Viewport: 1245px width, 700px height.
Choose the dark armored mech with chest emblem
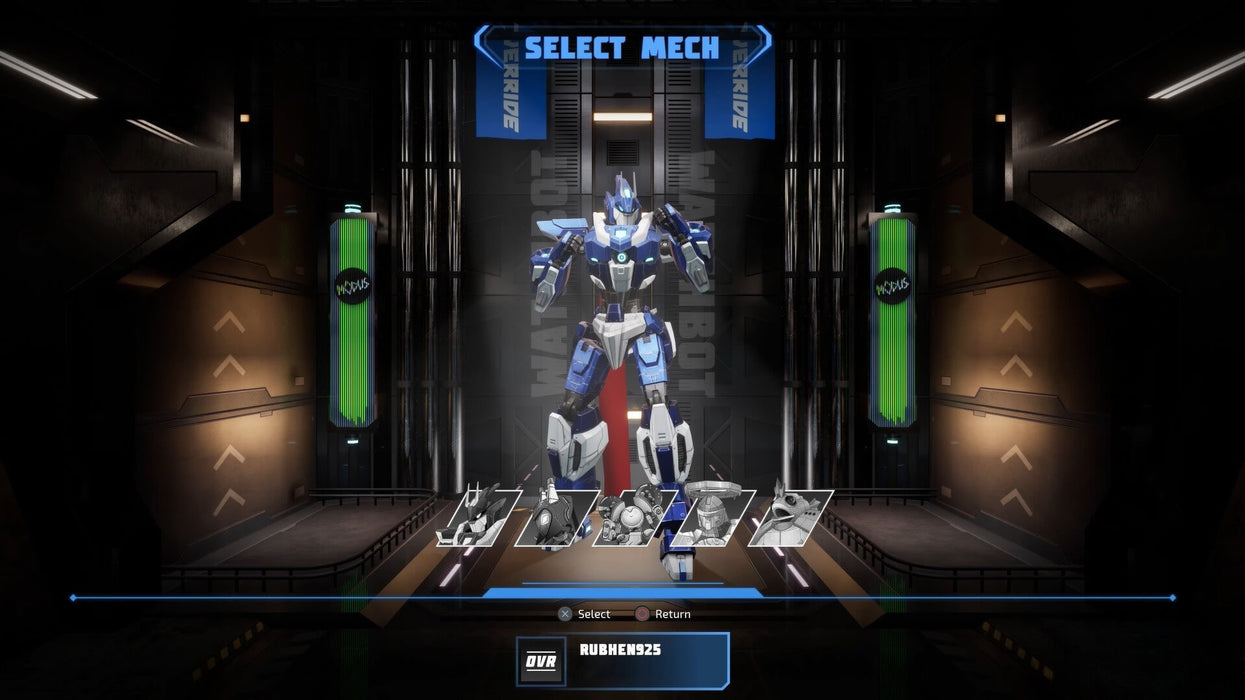pyautogui.click(x=555, y=516)
